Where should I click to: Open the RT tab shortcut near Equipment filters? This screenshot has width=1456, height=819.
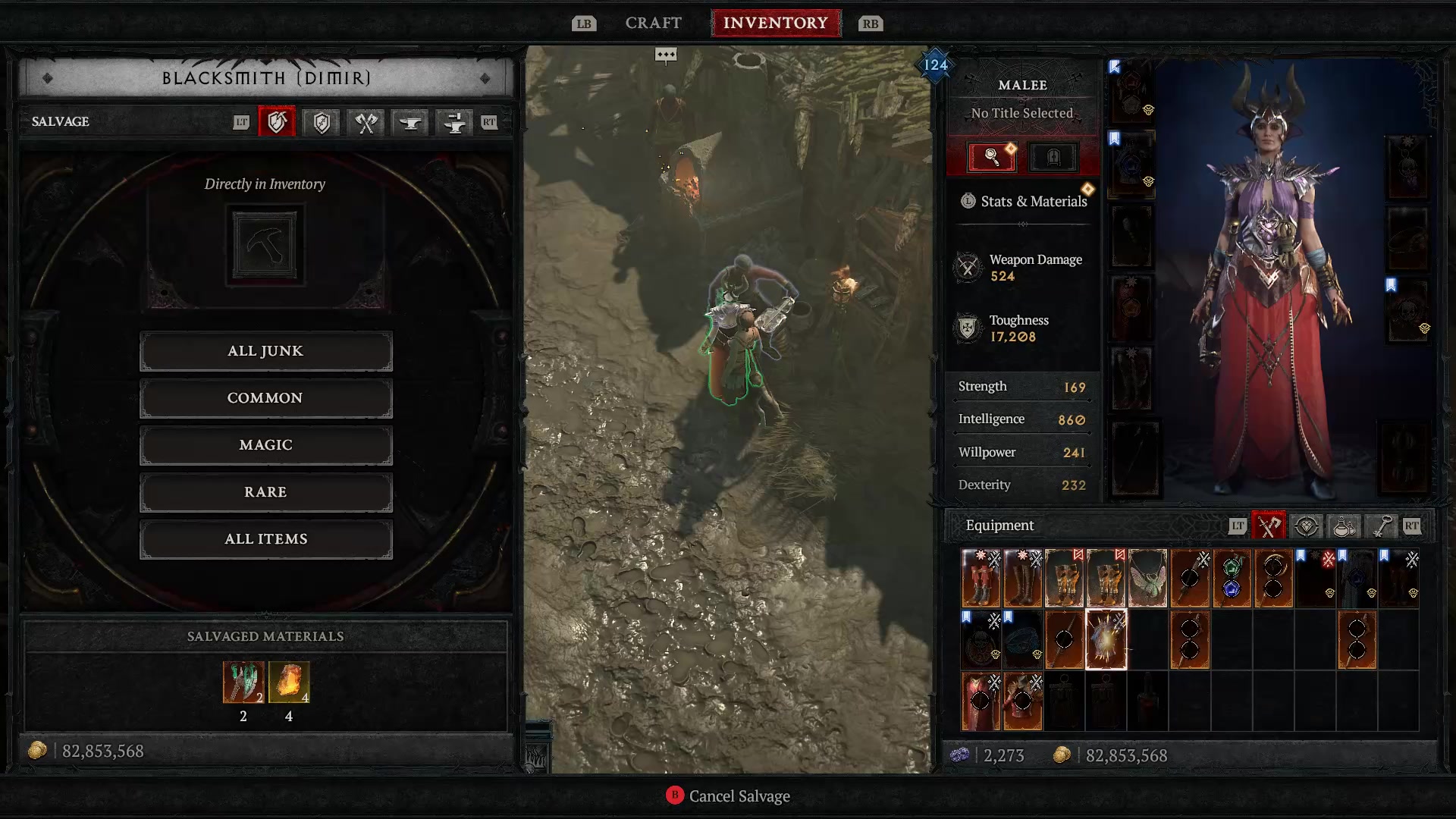tap(1412, 526)
